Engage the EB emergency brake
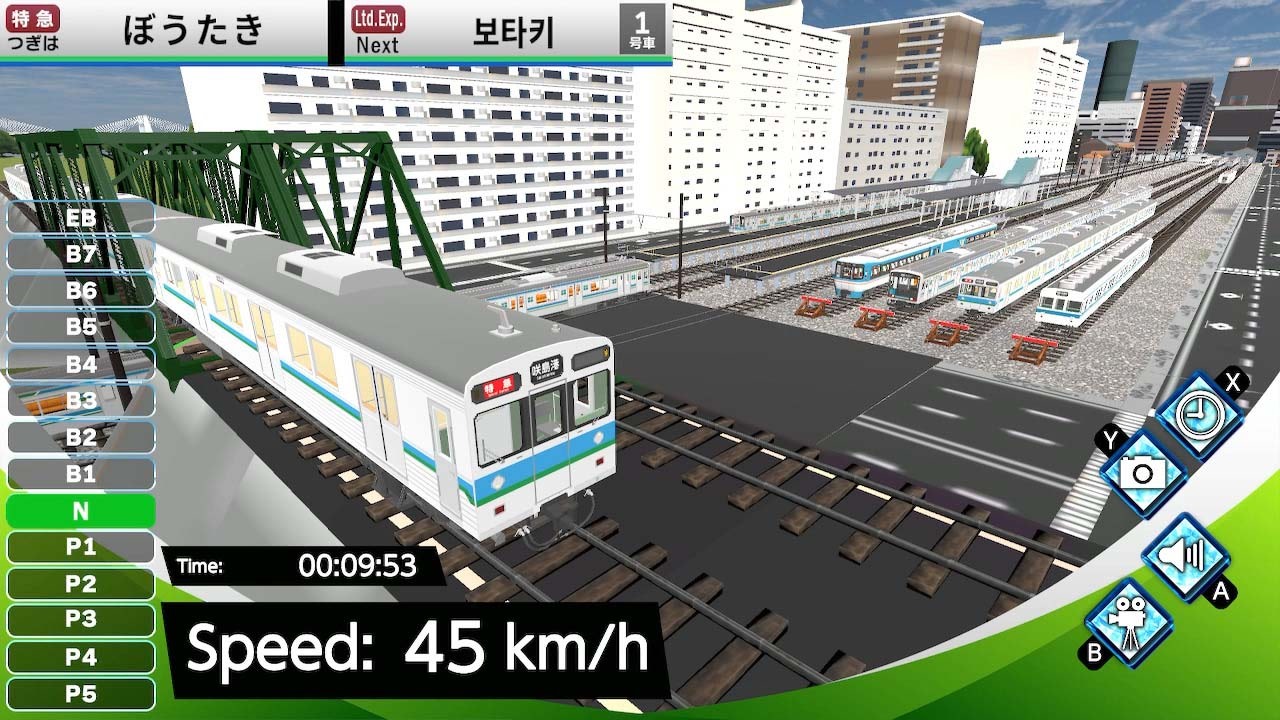1280x720 pixels. 78,217
